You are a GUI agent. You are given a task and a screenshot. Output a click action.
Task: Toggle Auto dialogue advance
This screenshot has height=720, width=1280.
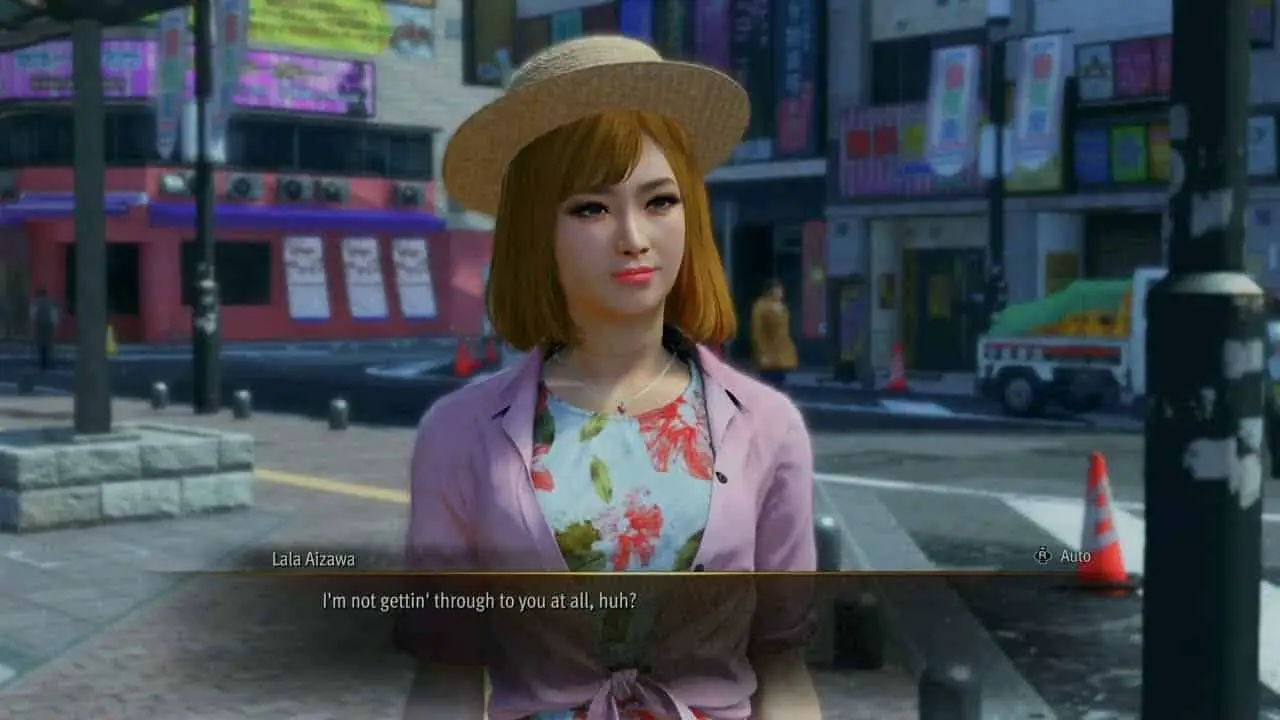[1063, 556]
